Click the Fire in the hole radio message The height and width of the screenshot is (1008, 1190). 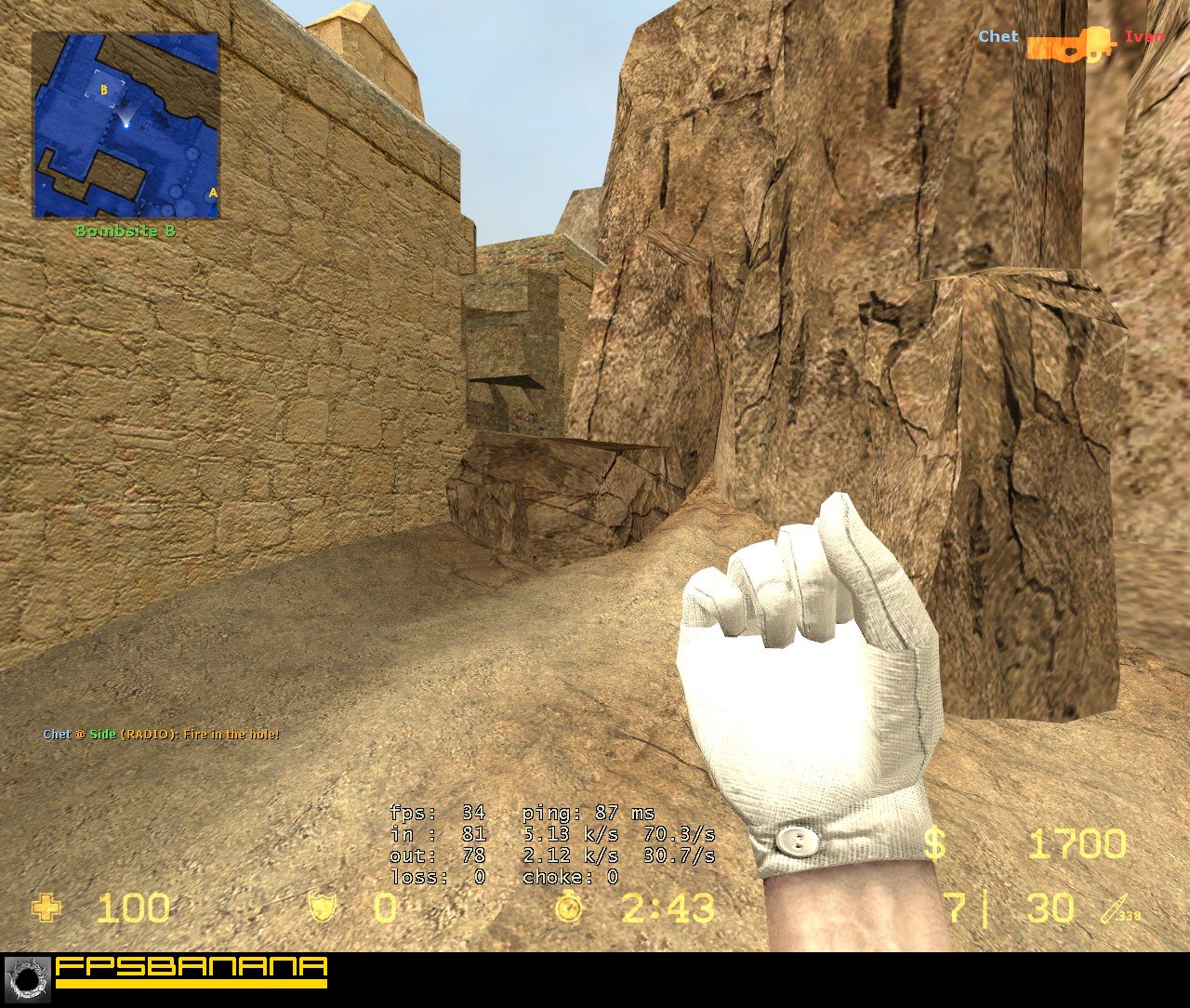160,734
